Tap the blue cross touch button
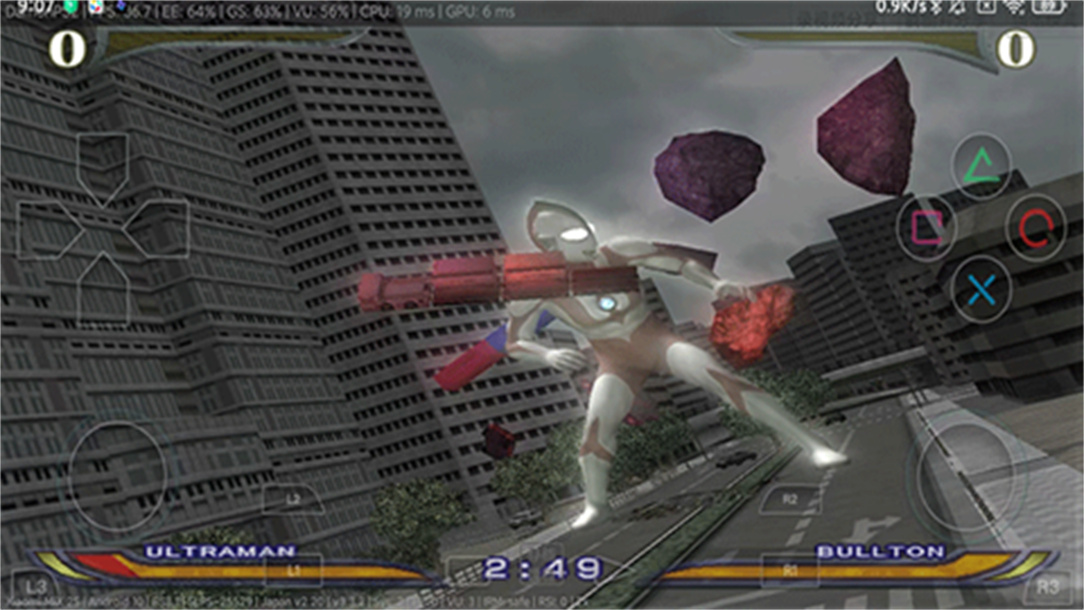Screen dimensions: 1084x610 [981, 289]
